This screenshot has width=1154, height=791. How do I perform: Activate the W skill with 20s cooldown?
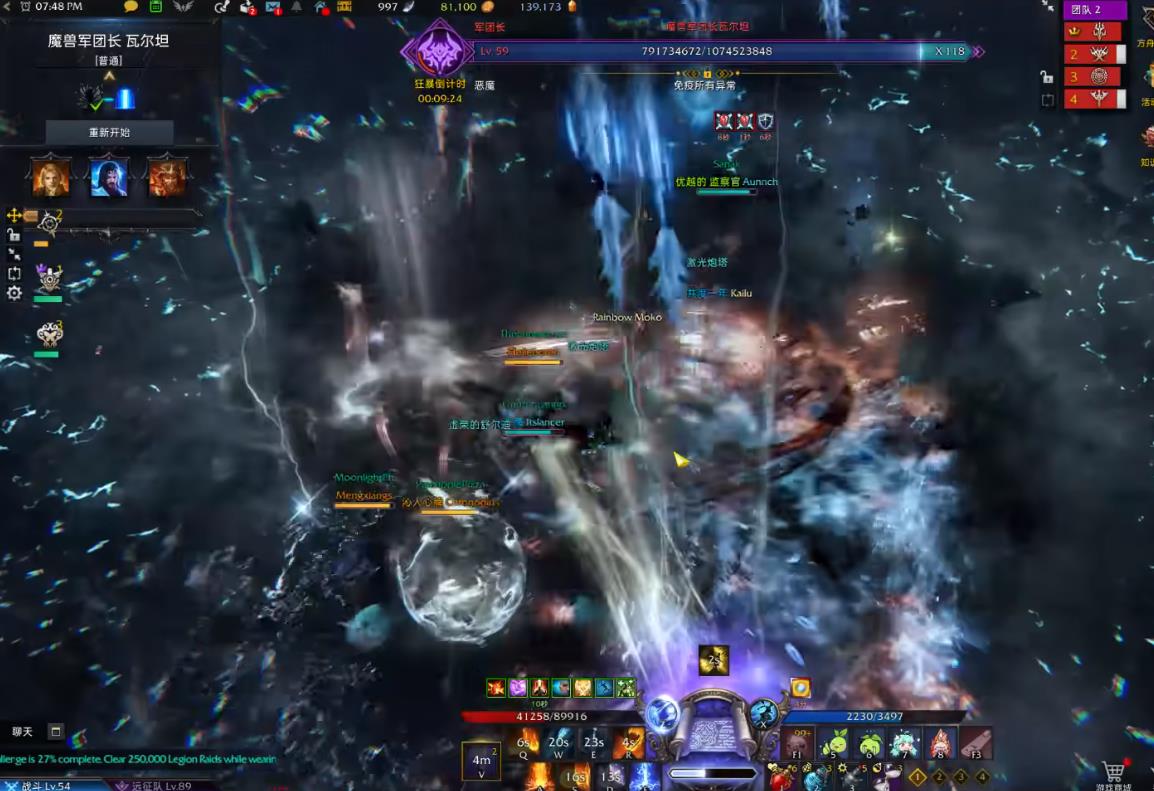559,743
